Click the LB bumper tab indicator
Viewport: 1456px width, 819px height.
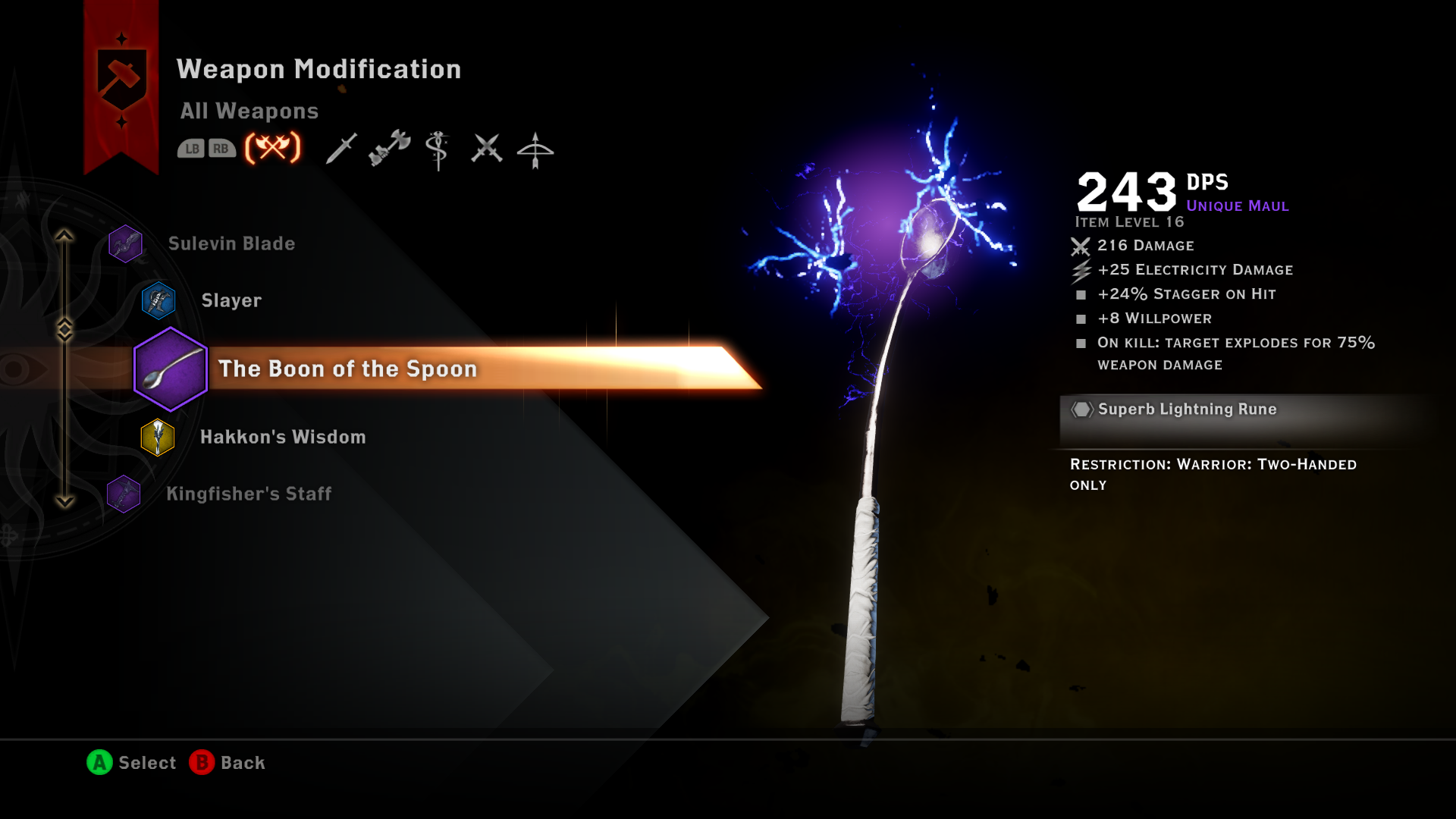[x=191, y=149]
